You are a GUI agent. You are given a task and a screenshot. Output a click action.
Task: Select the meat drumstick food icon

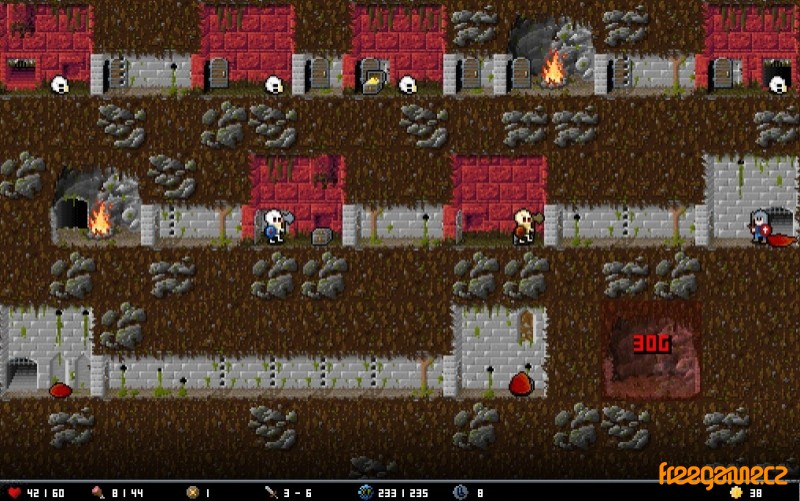(98, 492)
